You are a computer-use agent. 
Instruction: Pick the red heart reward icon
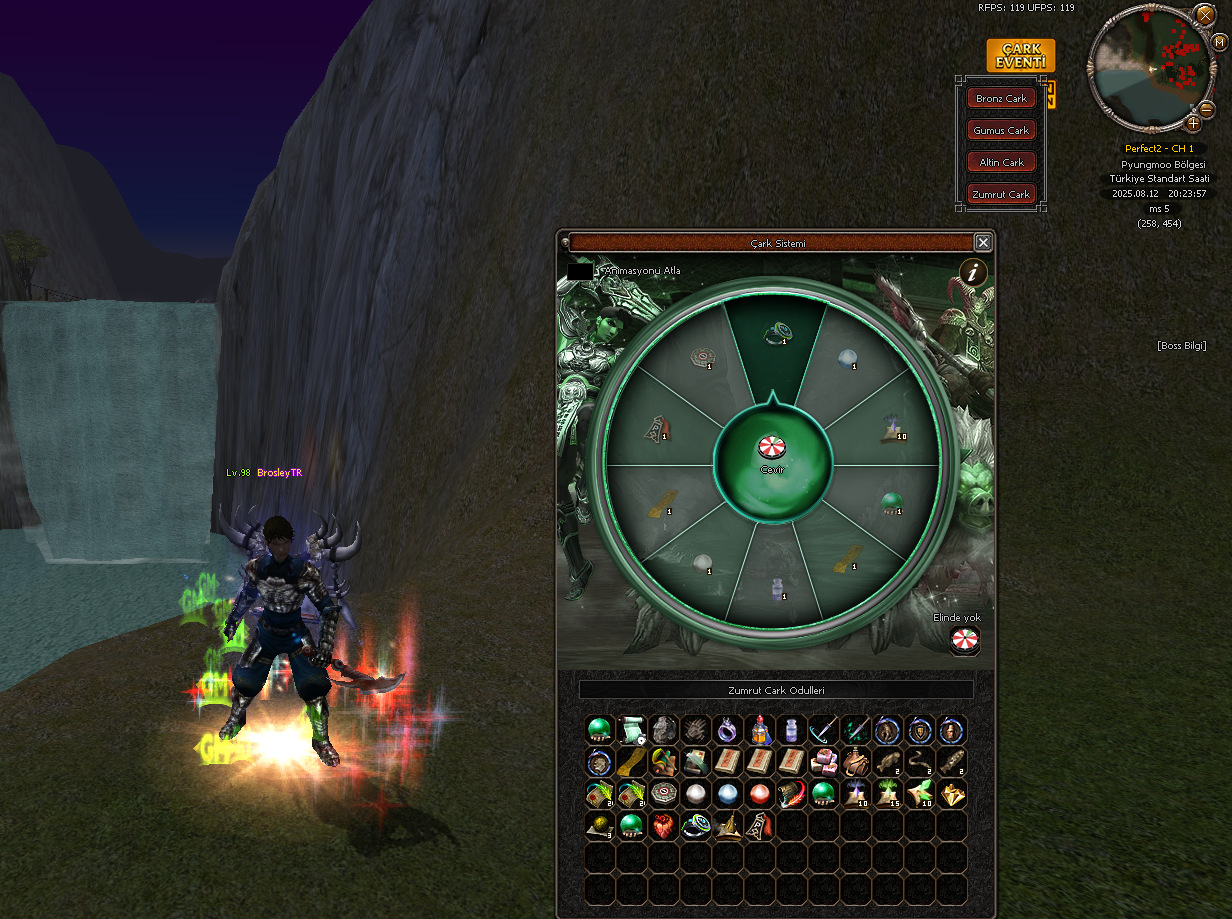click(x=663, y=826)
